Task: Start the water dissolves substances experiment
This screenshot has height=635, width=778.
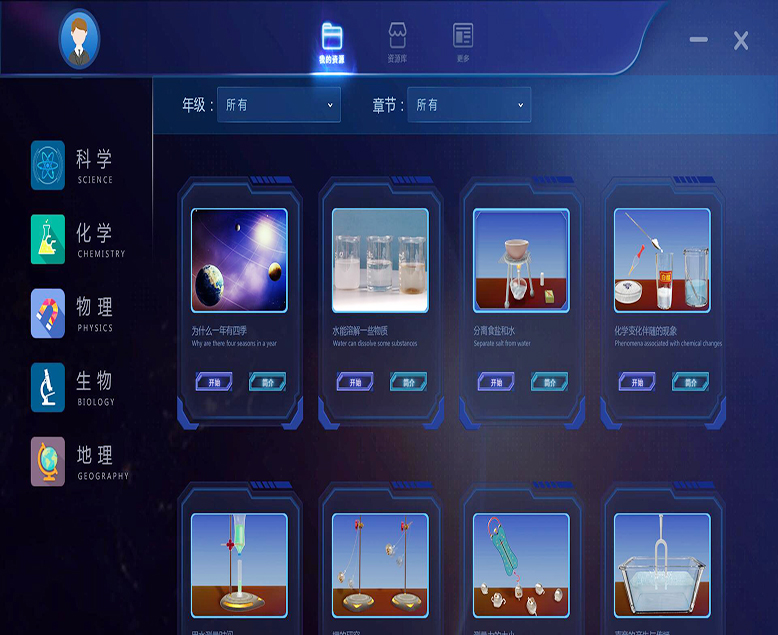Action: coord(355,382)
